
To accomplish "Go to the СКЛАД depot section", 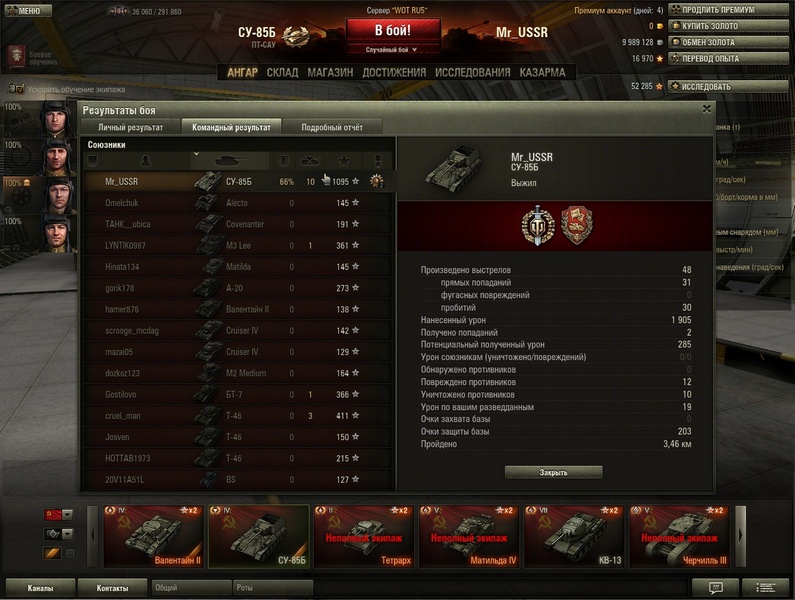I will (x=283, y=73).
